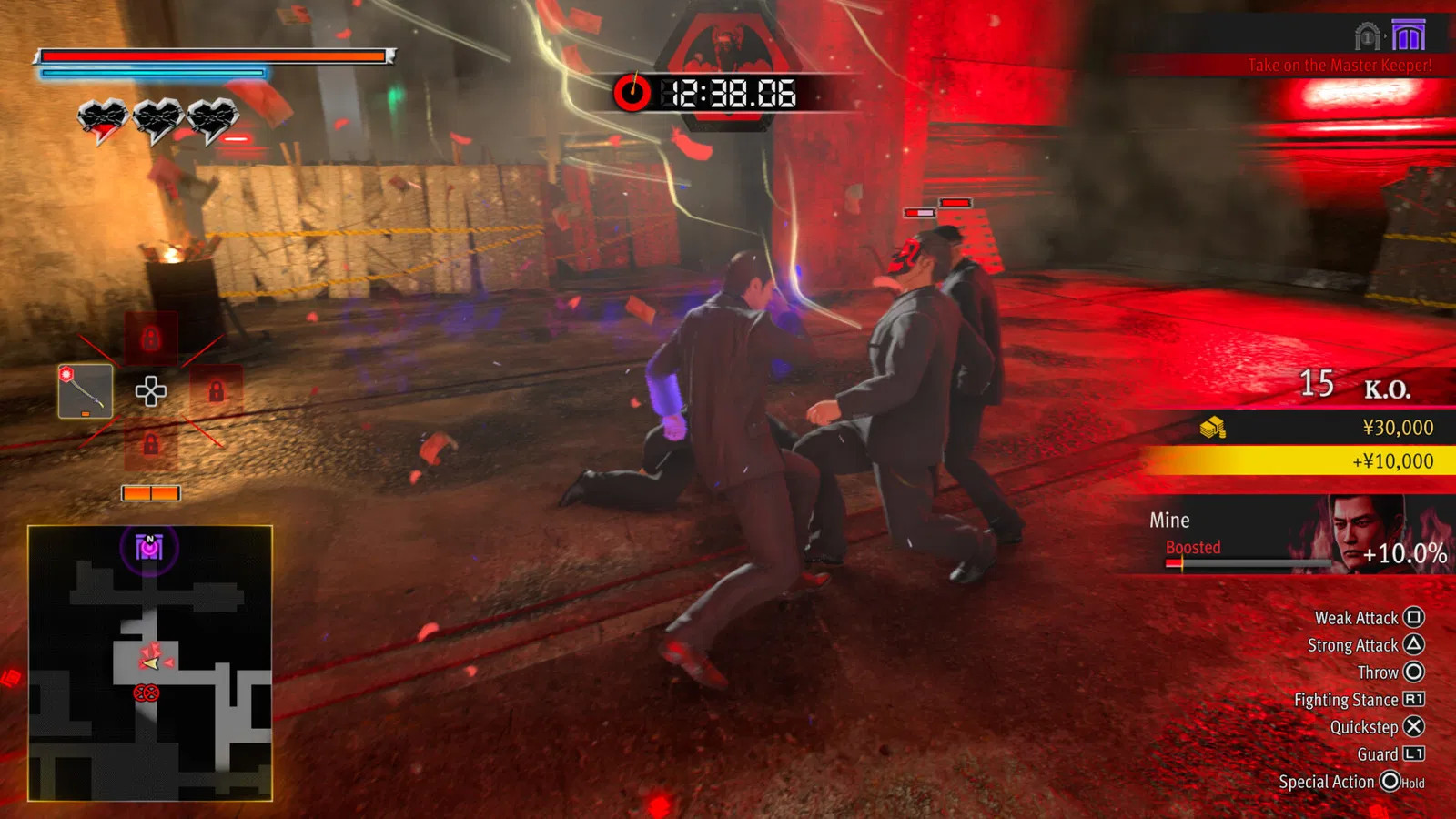This screenshot has height=819, width=1456.
Task: Click the locked weapon slot below the D-pad
Action: tap(151, 445)
